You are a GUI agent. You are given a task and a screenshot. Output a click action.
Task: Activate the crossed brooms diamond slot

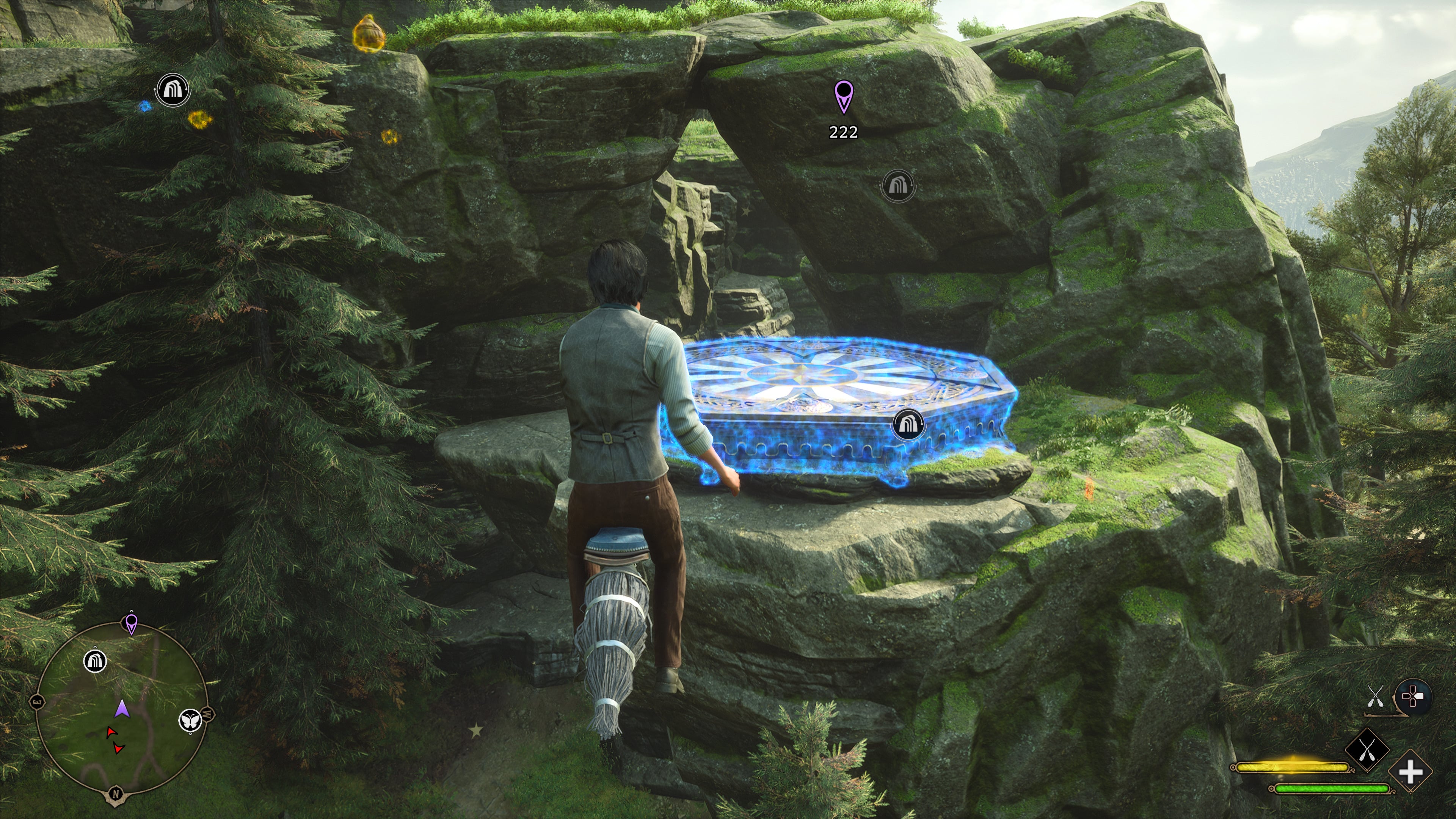[1367, 751]
